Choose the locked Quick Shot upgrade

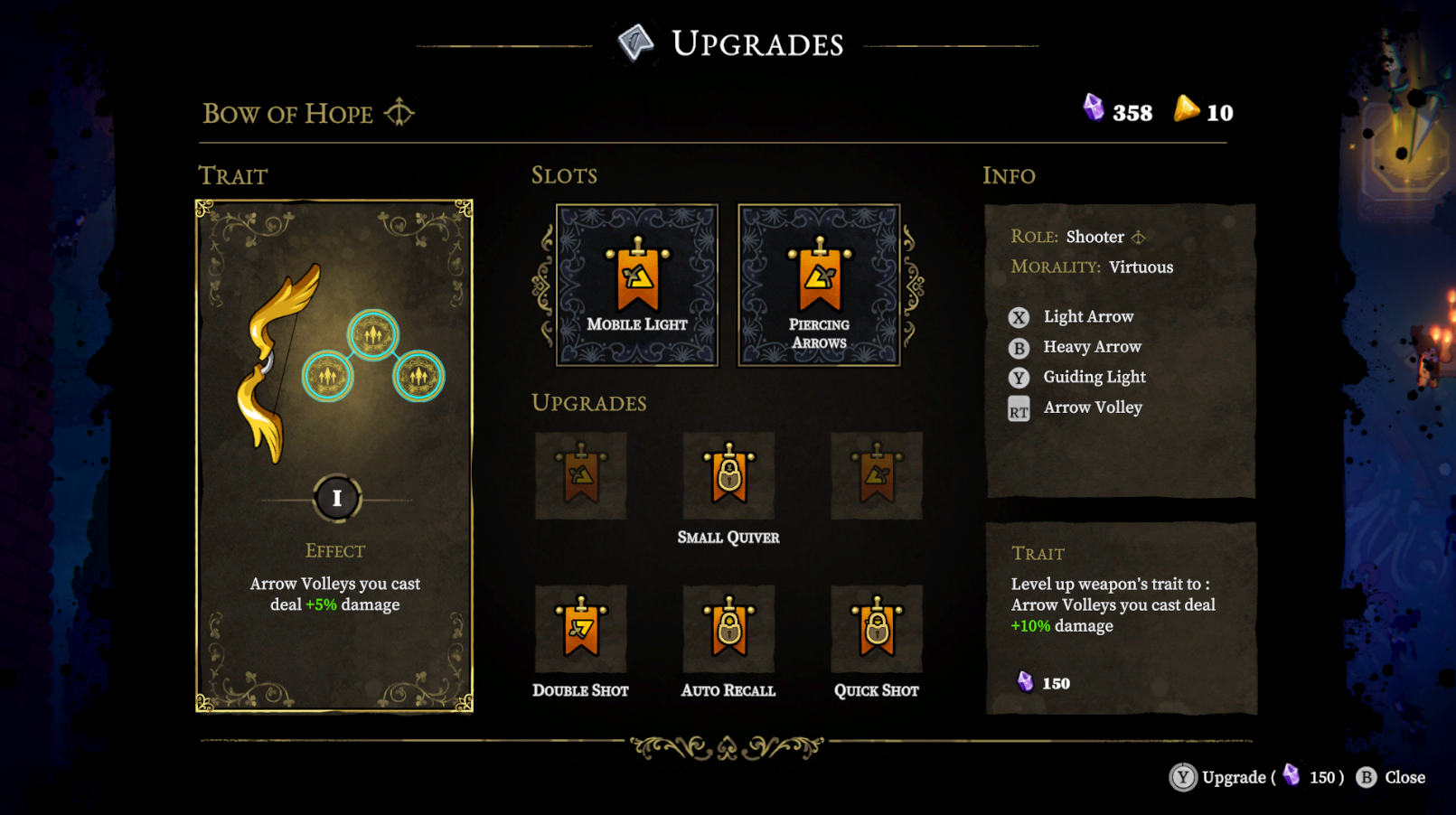[876, 629]
